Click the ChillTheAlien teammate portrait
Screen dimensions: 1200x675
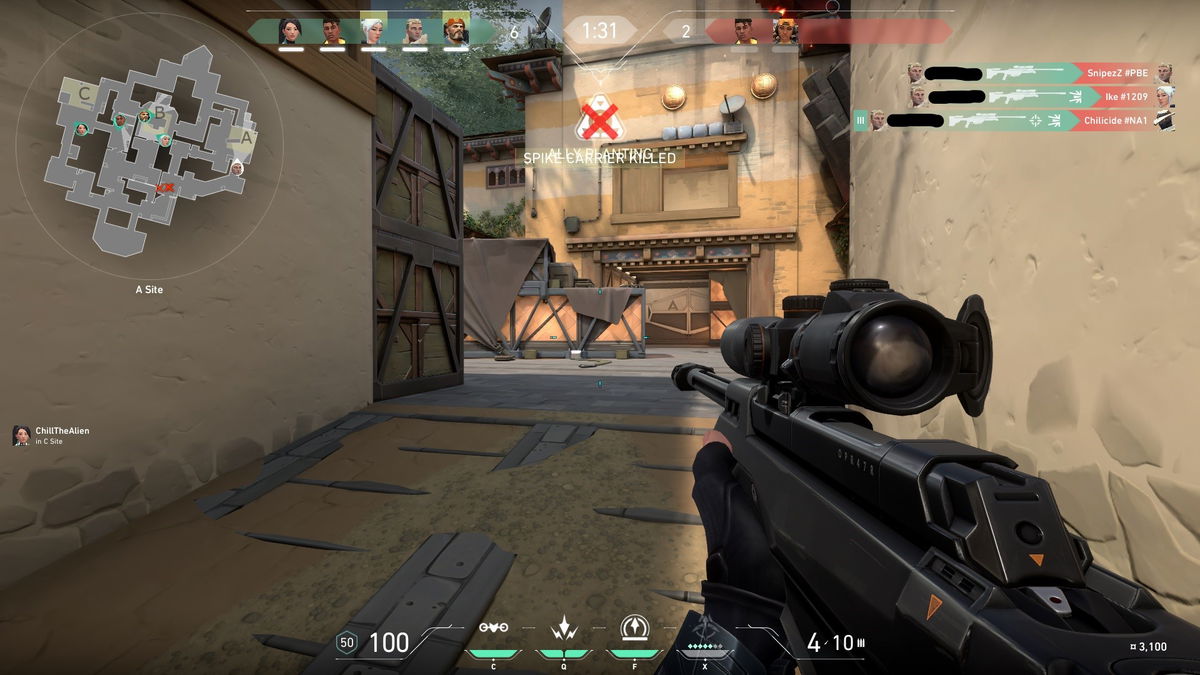point(21,435)
